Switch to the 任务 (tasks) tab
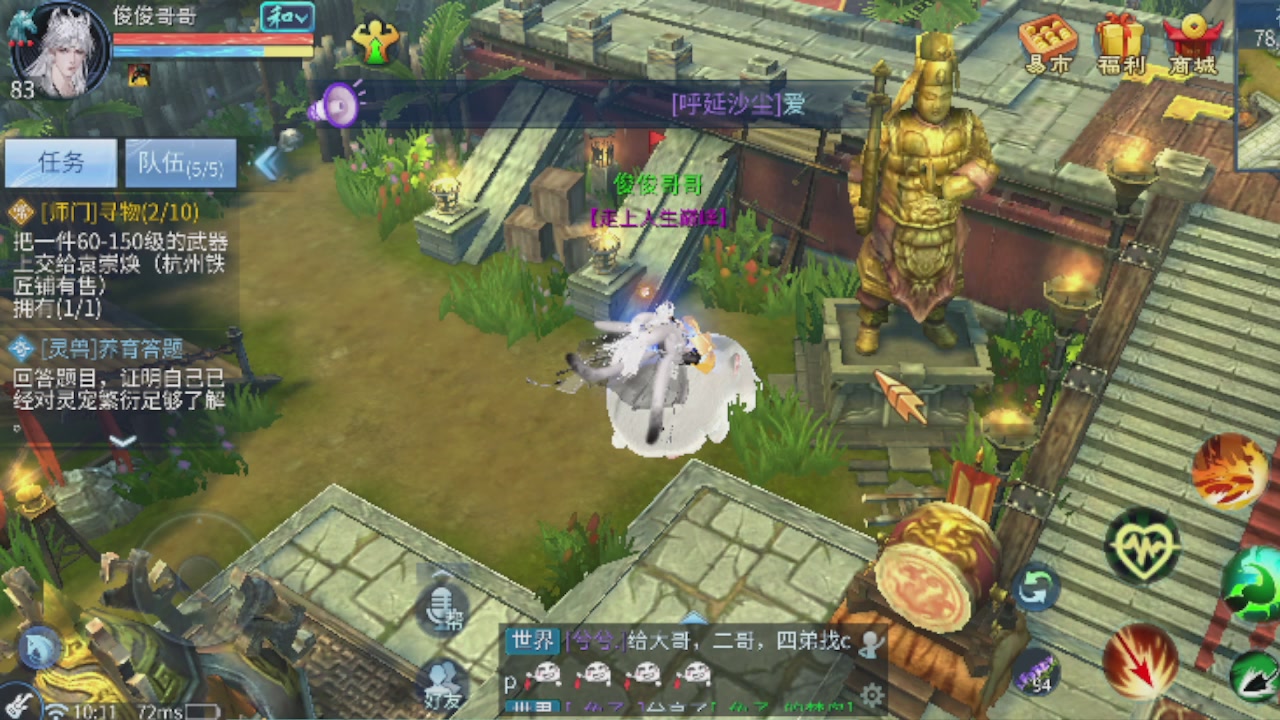Screen dimensions: 1280x720 coord(61,163)
